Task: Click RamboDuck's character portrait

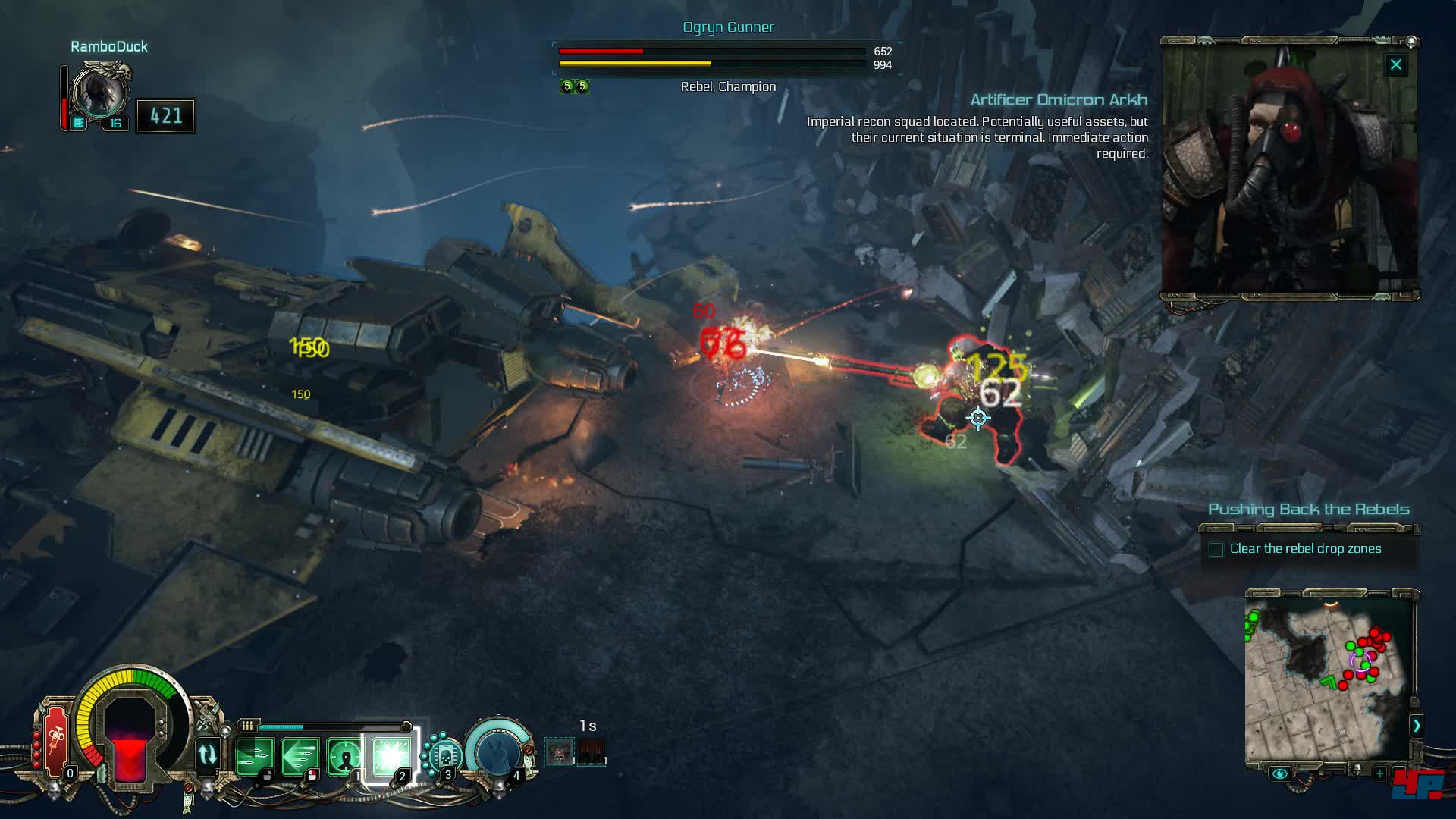Action: pos(99,92)
